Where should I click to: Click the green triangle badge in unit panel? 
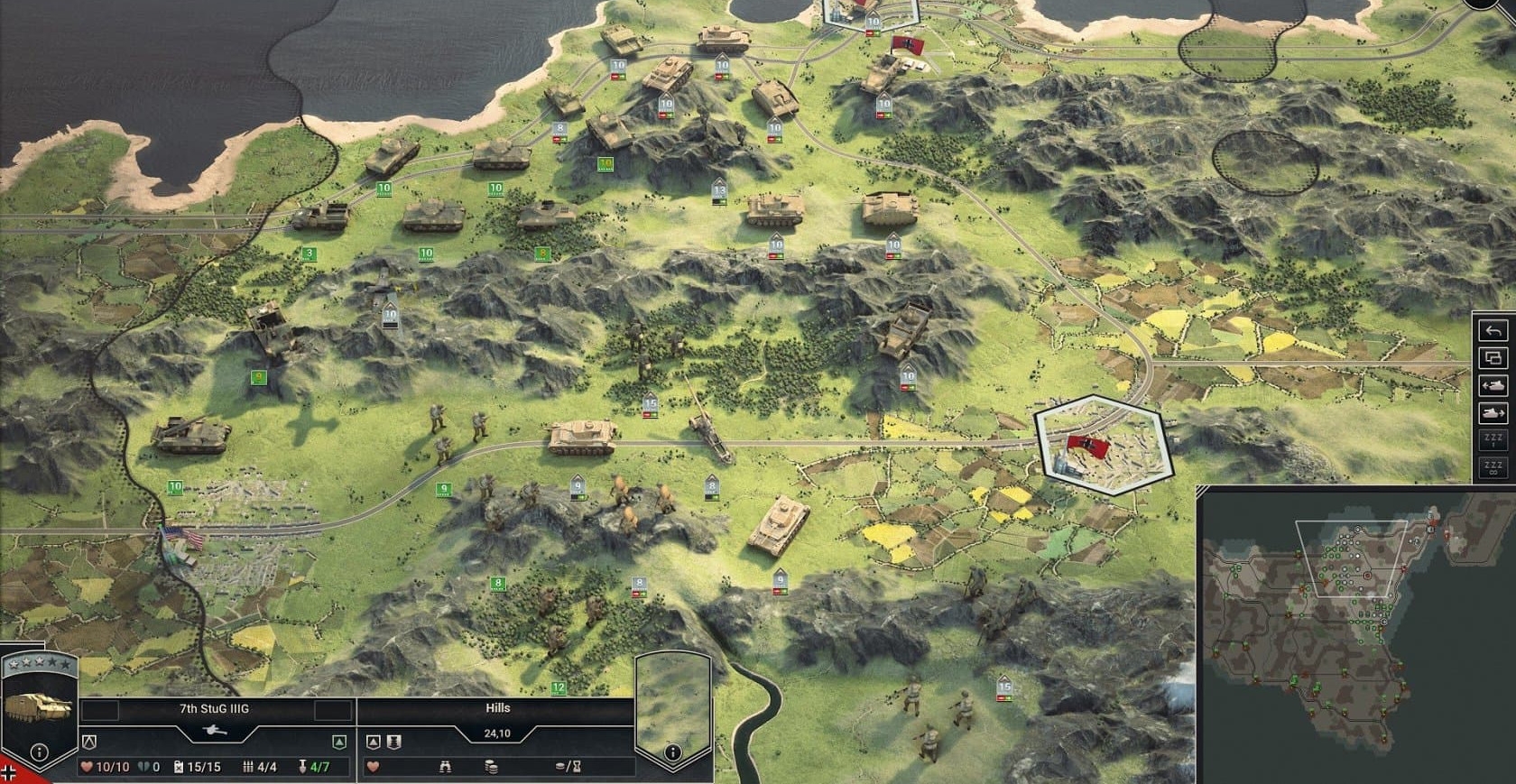pyautogui.click(x=339, y=742)
